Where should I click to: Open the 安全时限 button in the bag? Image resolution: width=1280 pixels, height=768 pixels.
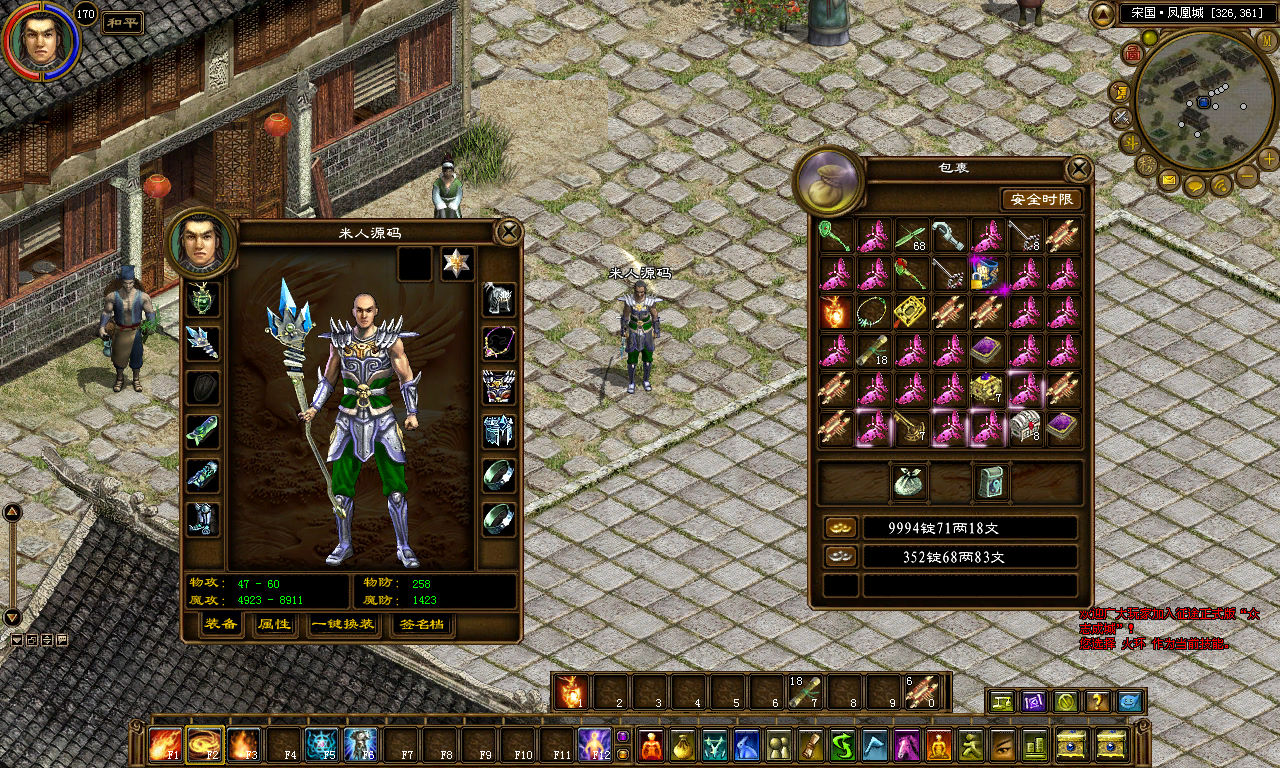1041,199
